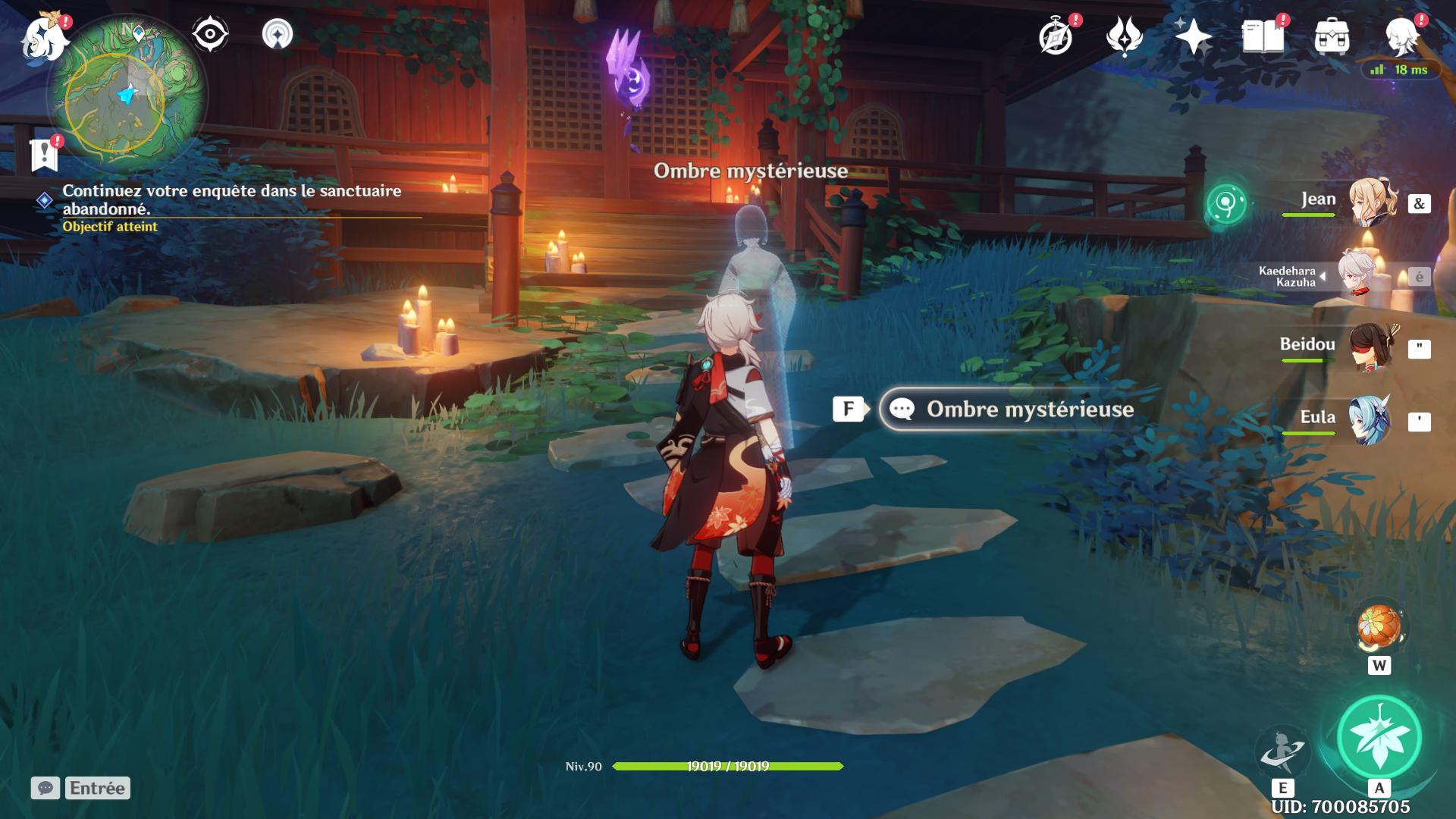Open the events compass icon
1456x819 pixels.
pos(1056,36)
